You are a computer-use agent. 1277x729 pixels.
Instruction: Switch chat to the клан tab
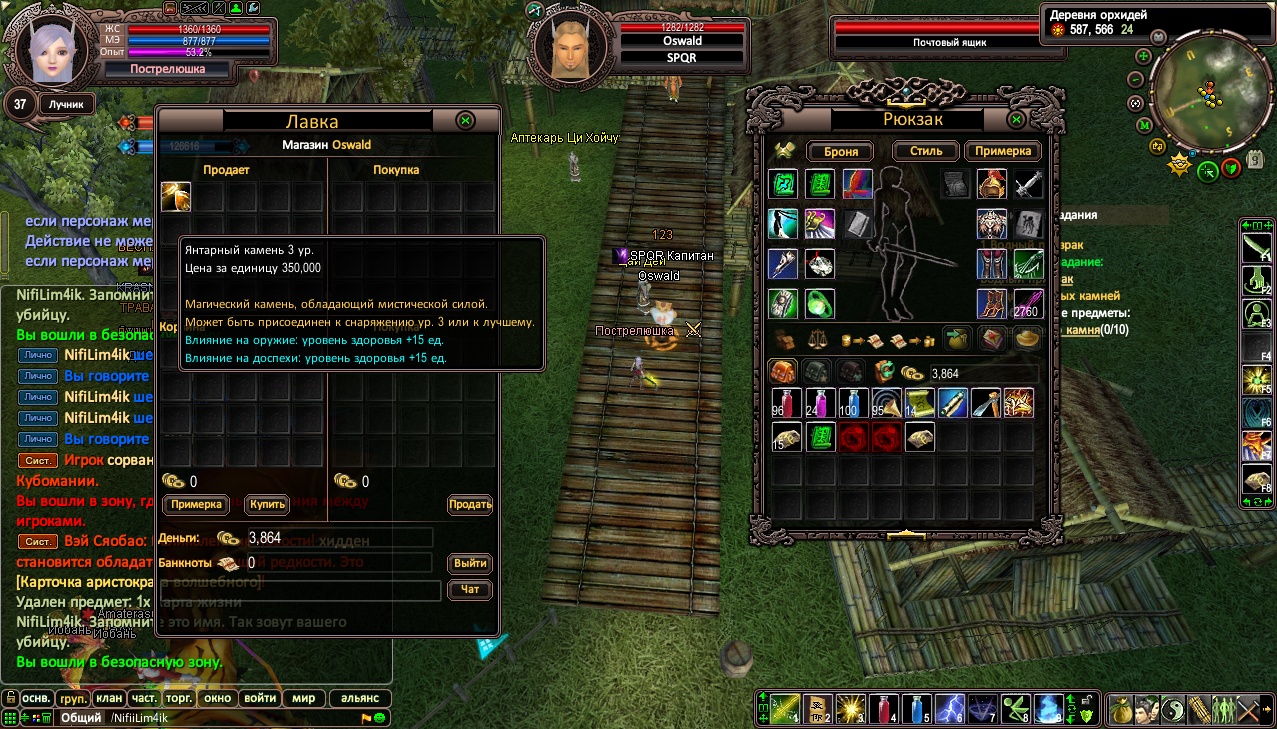point(110,698)
